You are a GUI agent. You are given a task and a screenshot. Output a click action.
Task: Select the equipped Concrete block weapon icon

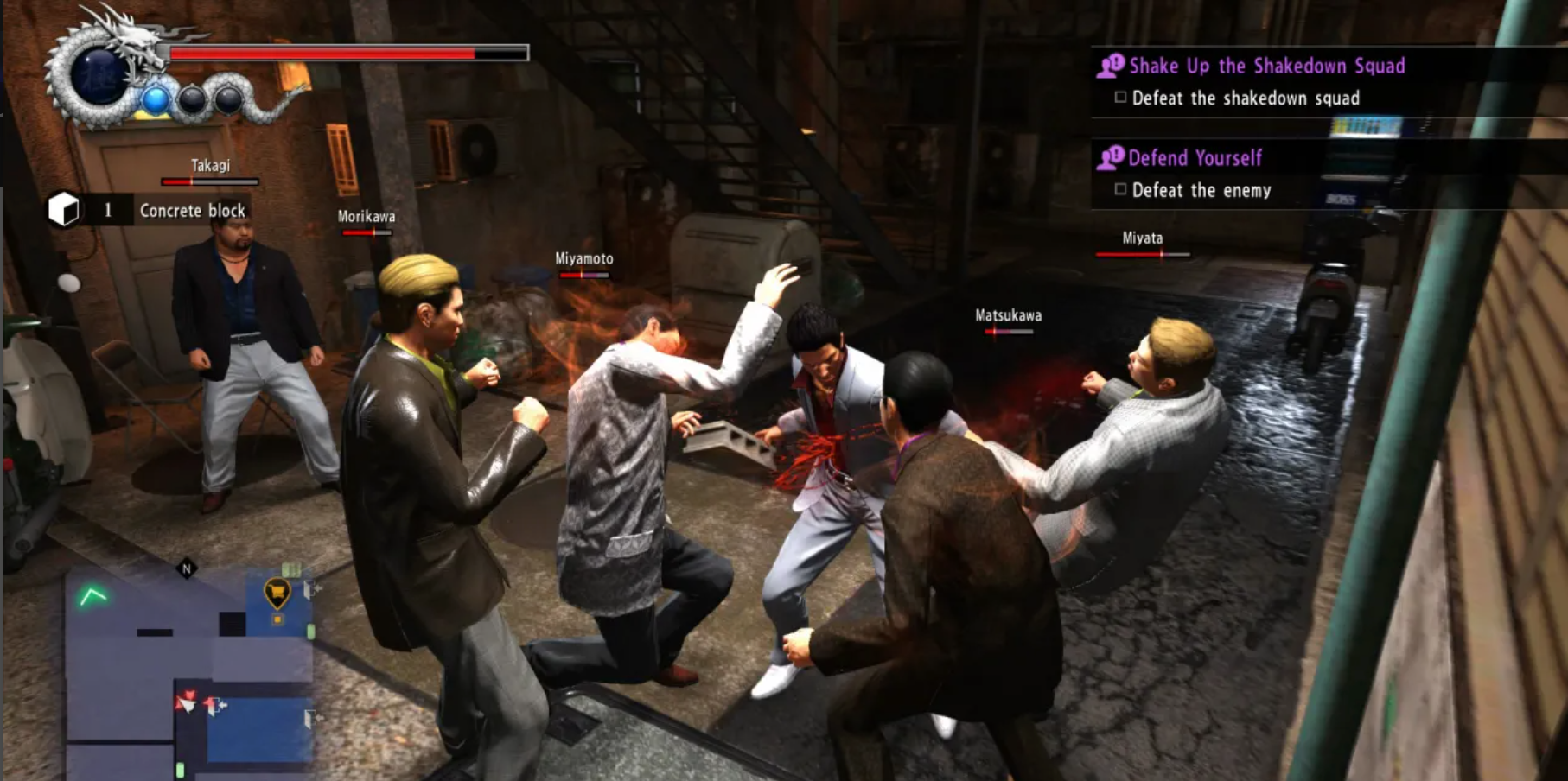point(64,207)
